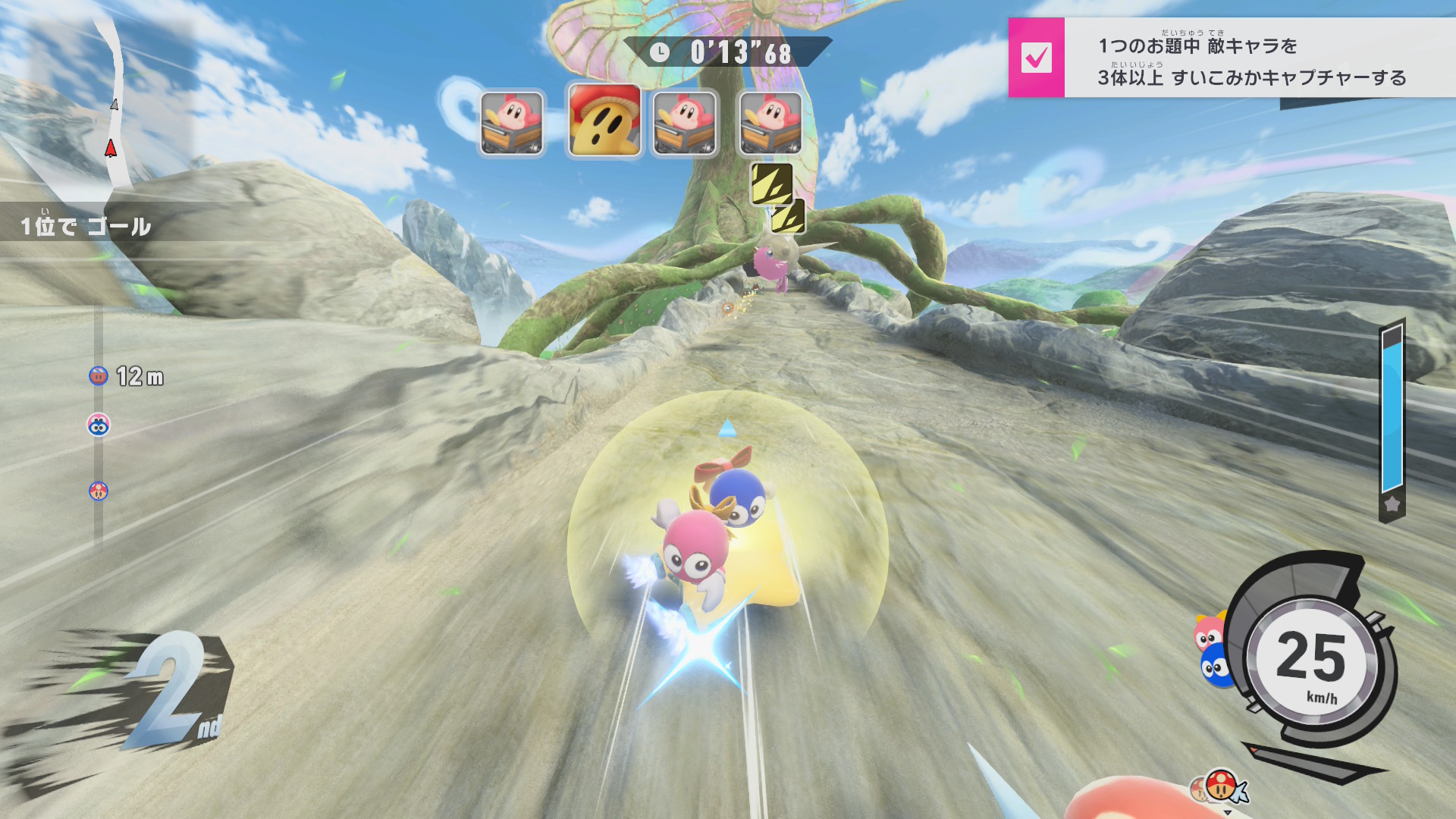Select the 1位でゴール objective banner
Viewport: 1456px width, 819px height.
[85, 226]
